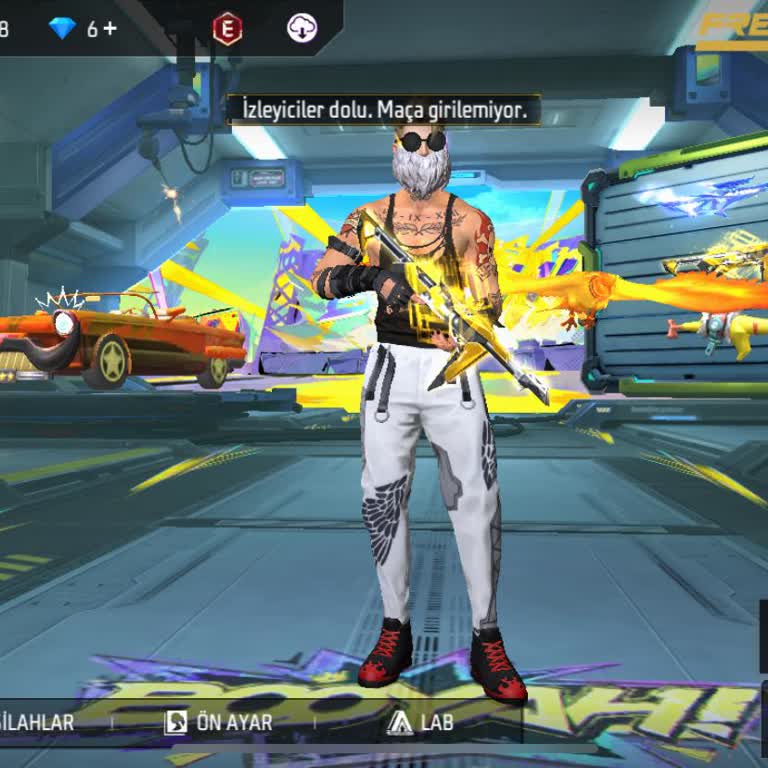Open the red E badge icon
The height and width of the screenshot is (768, 768).
pyautogui.click(x=227, y=29)
